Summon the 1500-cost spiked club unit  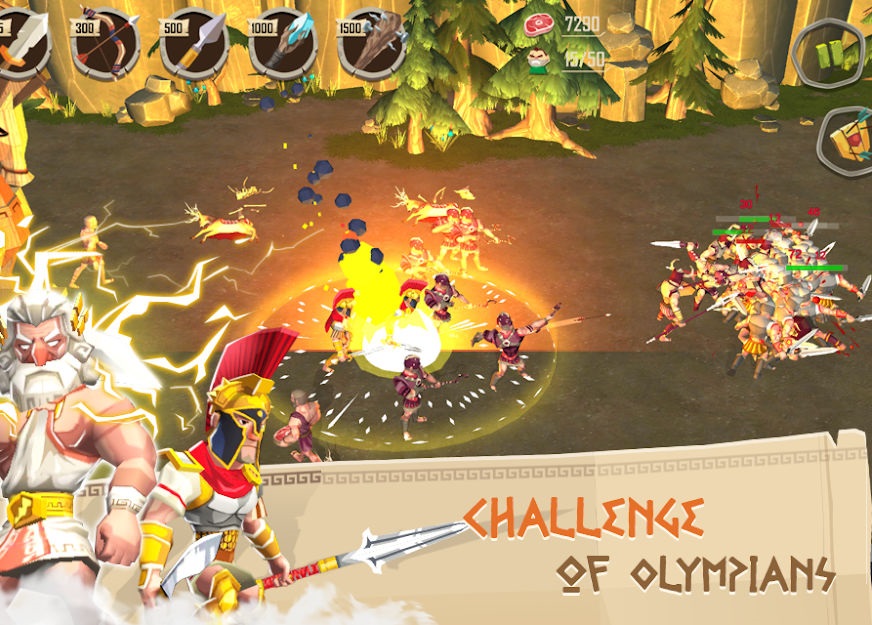tap(373, 45)
